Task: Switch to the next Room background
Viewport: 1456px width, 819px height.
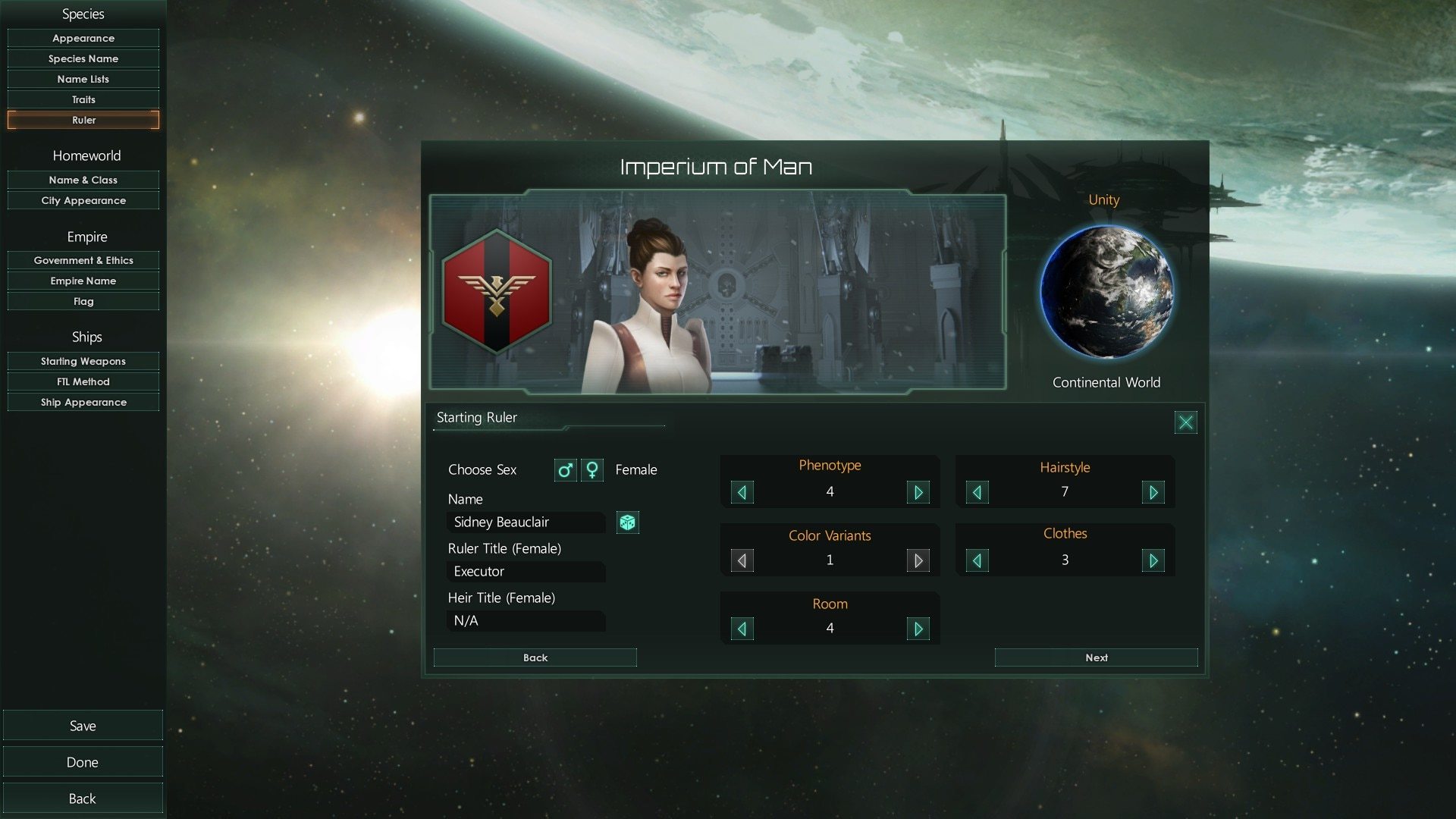Action: point(918,629)
